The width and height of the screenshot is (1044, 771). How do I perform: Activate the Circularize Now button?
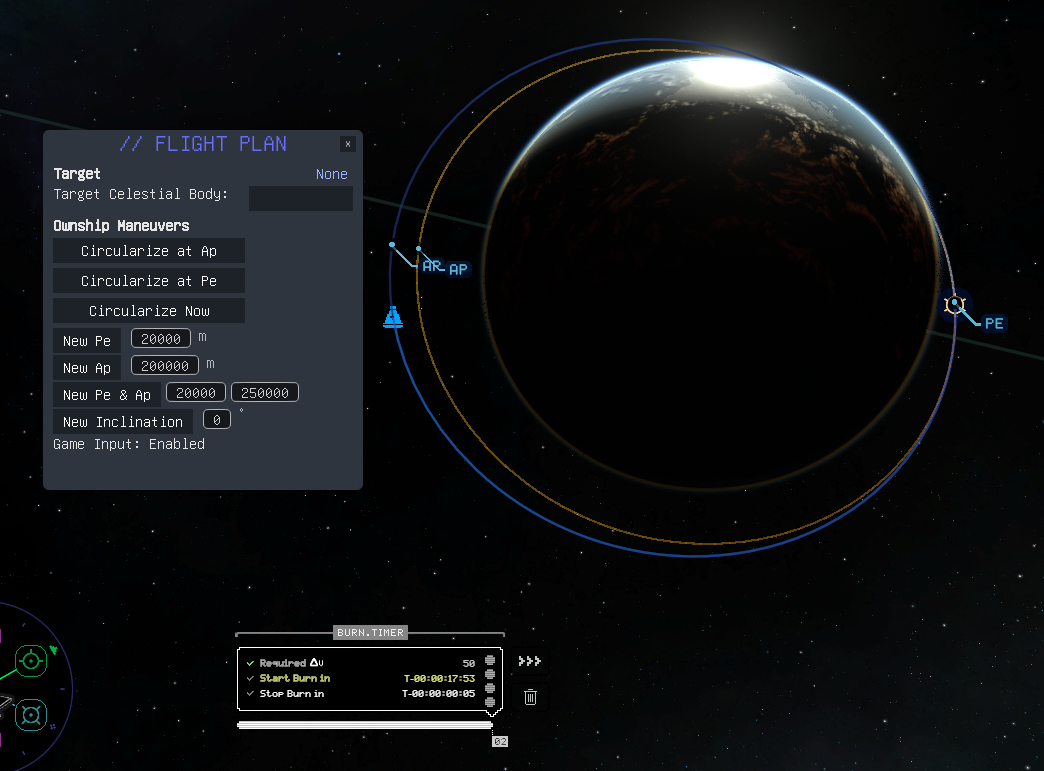coord(149,311)
